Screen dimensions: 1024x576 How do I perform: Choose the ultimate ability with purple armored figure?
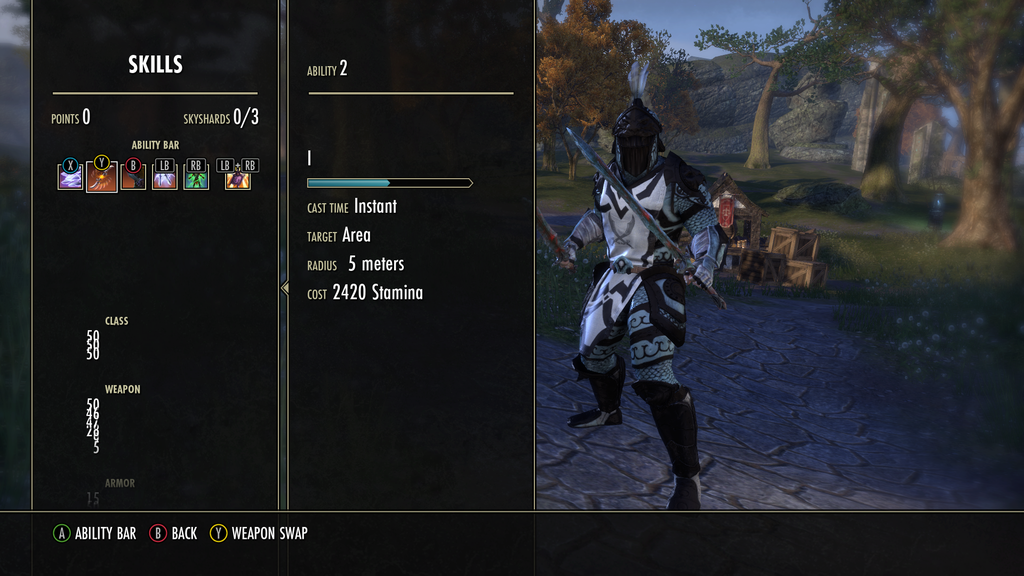(x=237, y=178)
